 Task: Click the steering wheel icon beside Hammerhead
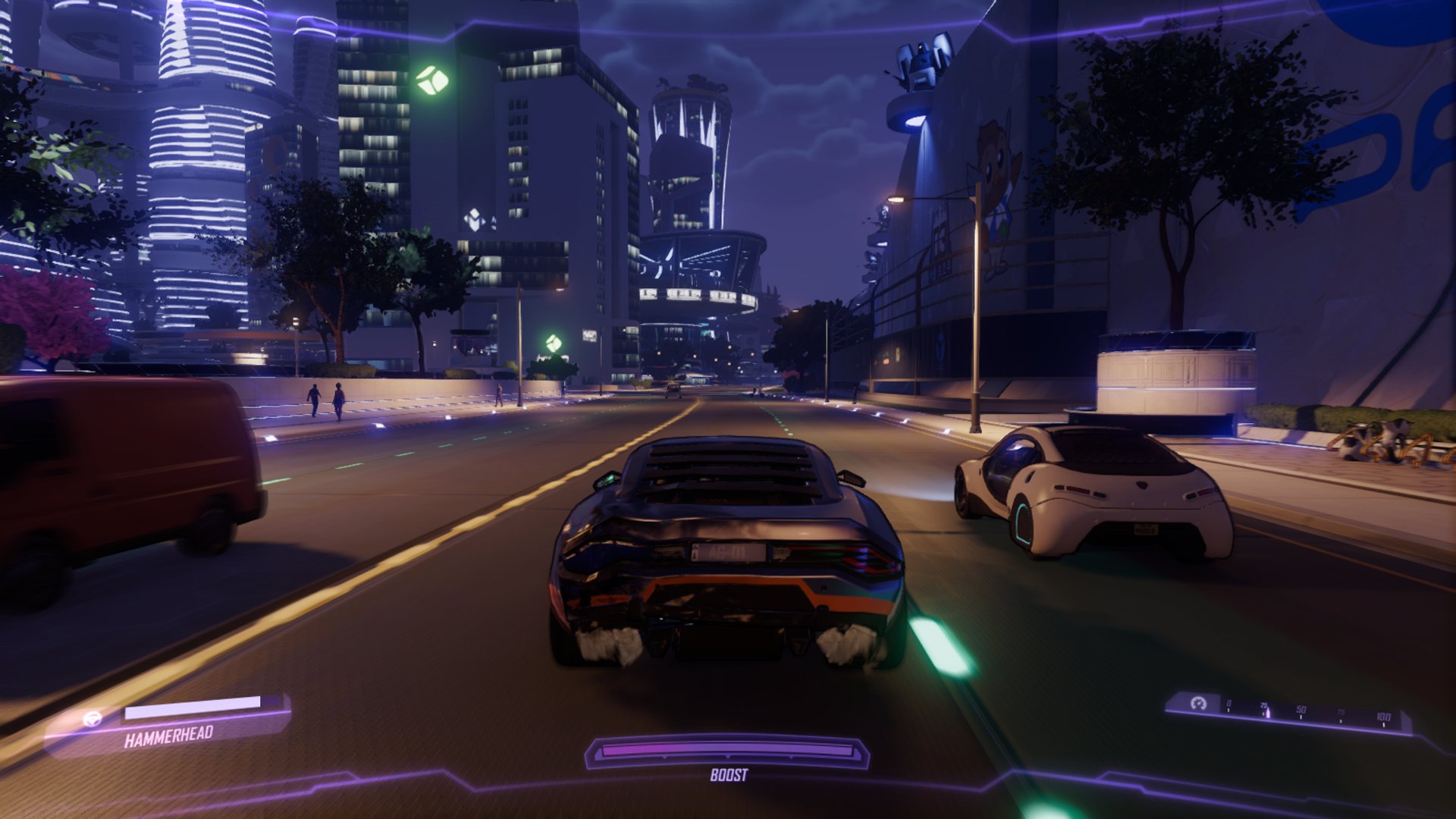click(93, 719)
